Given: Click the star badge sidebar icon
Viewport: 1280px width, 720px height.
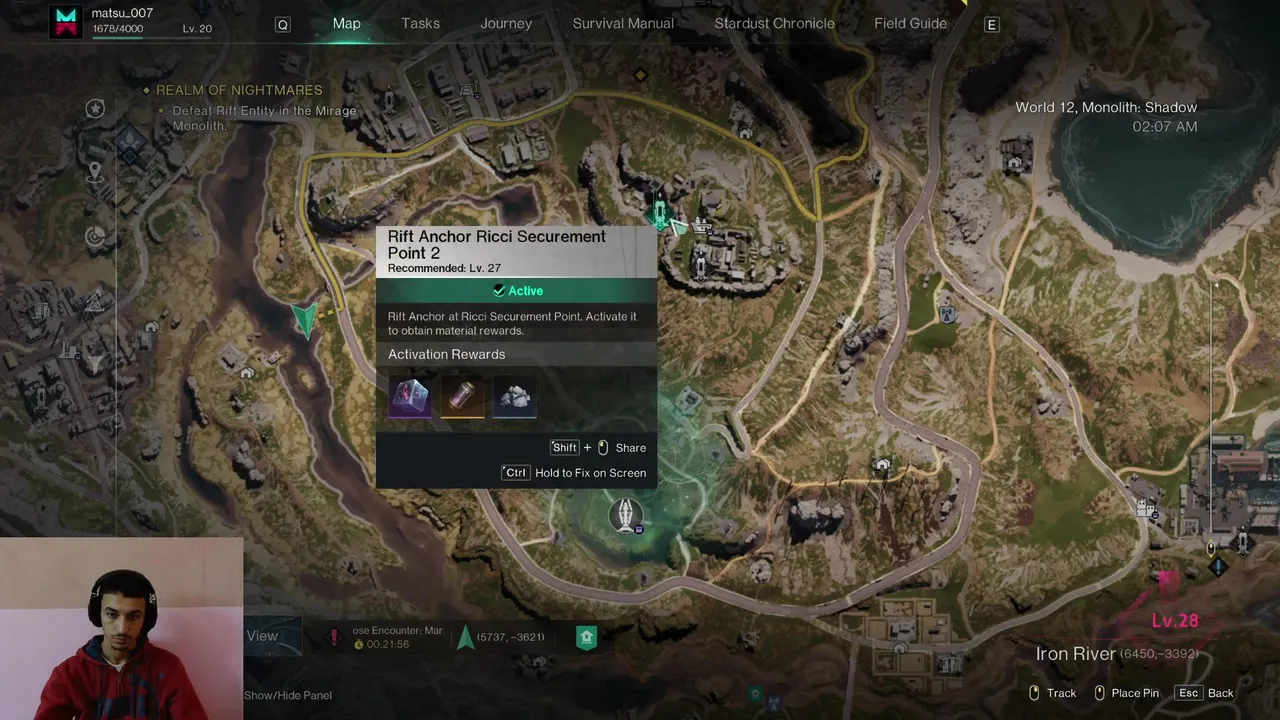Looking at the screenshot, I should (95, 108).
